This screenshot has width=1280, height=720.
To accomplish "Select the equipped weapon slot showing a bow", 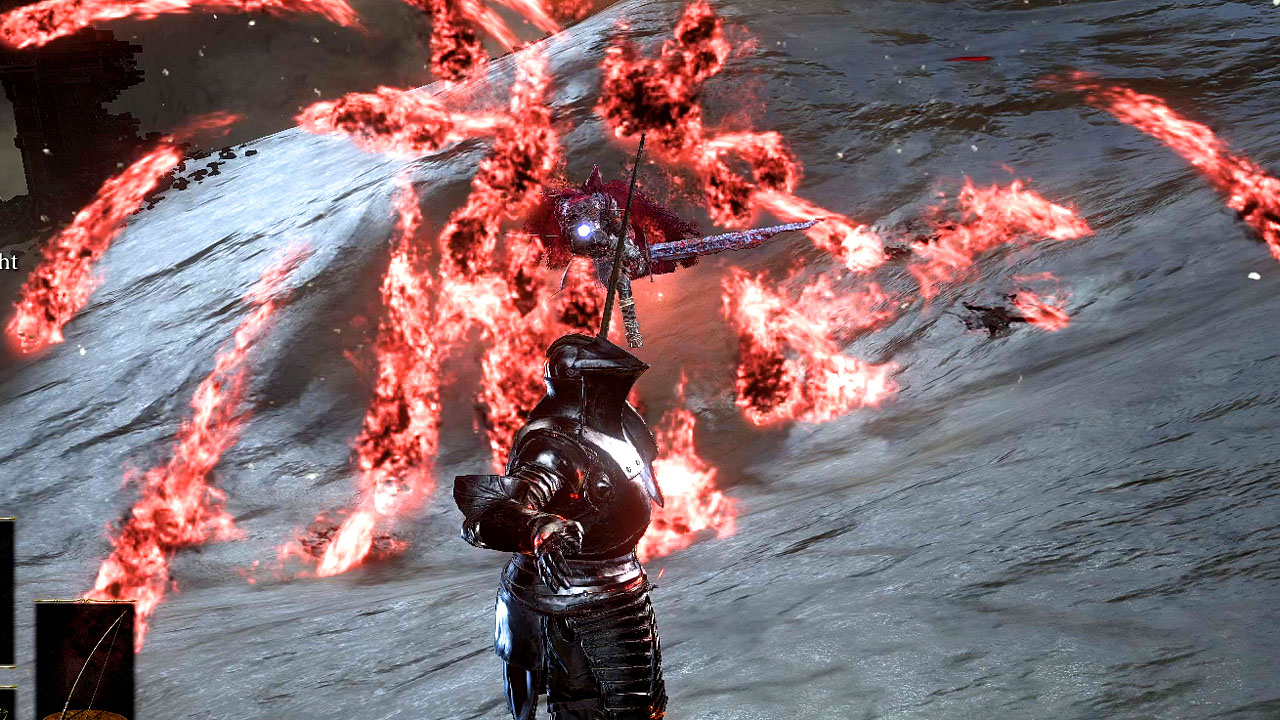I will 85,658.
